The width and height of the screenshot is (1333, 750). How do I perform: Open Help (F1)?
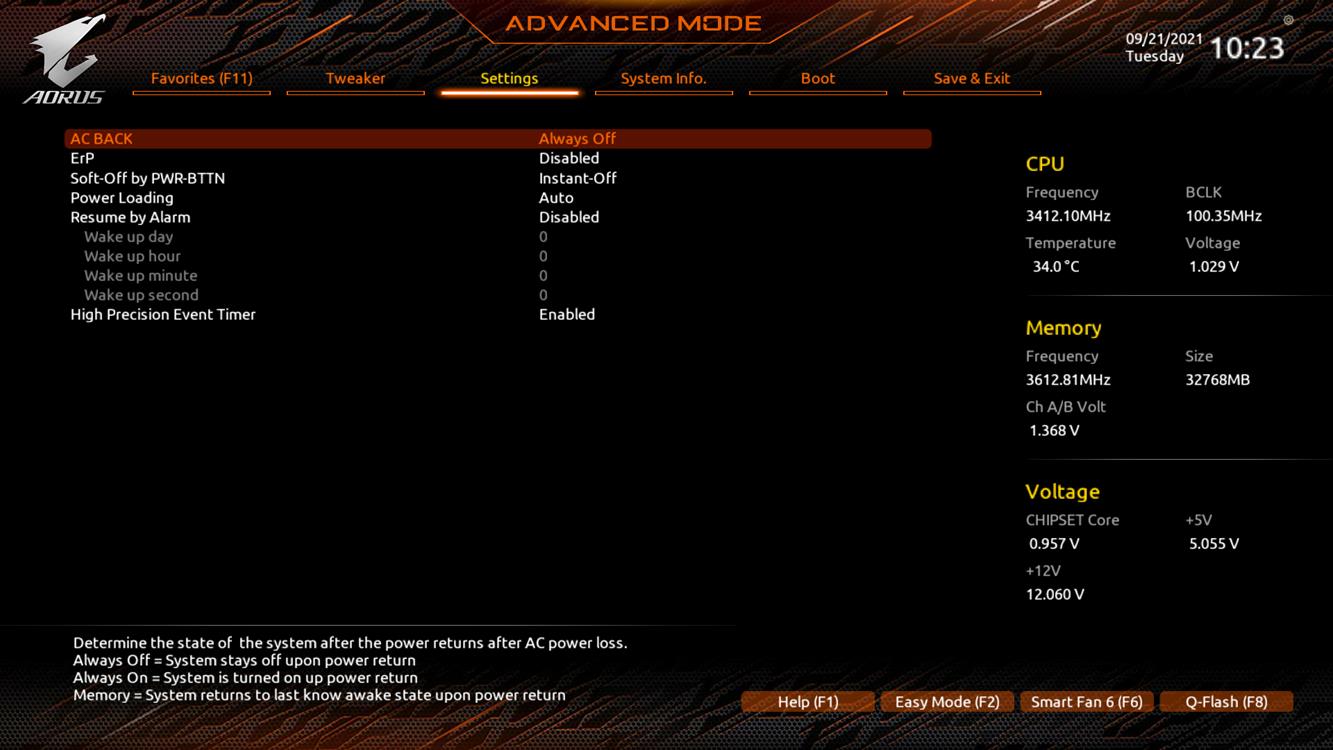point(808,702)
